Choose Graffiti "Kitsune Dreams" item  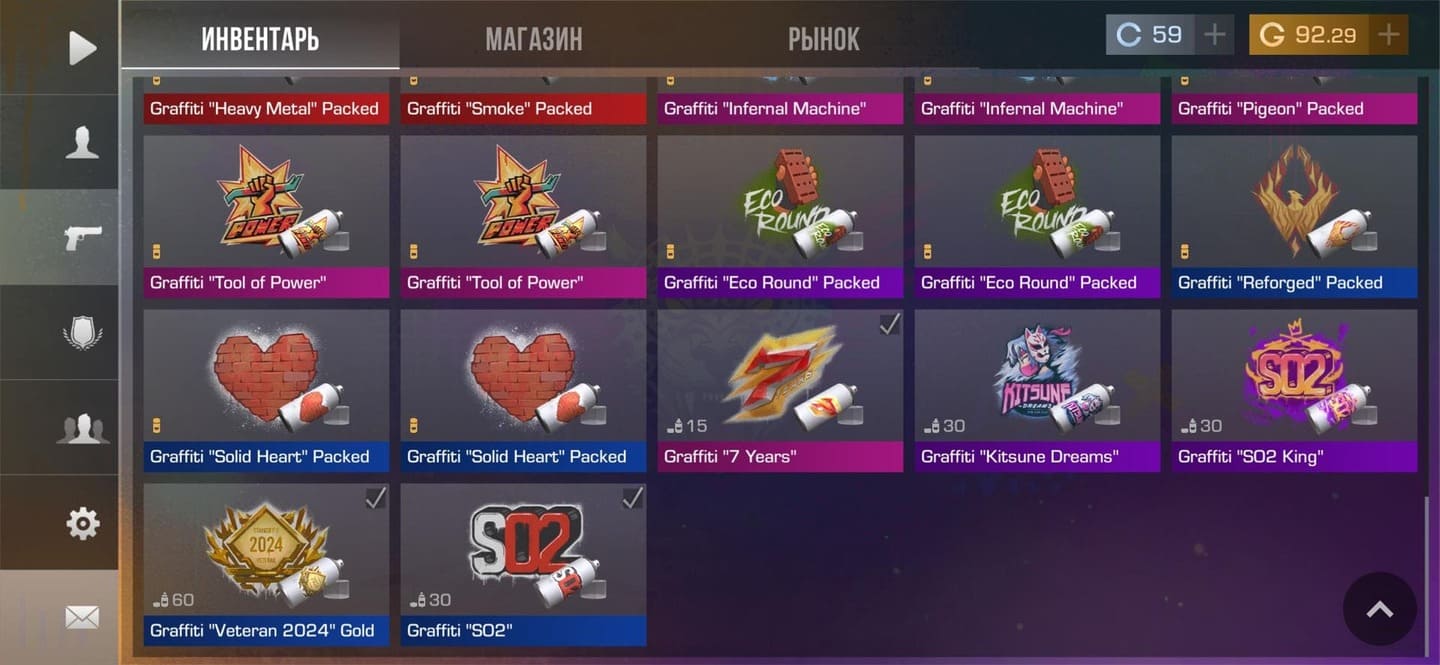(1037, 390)
